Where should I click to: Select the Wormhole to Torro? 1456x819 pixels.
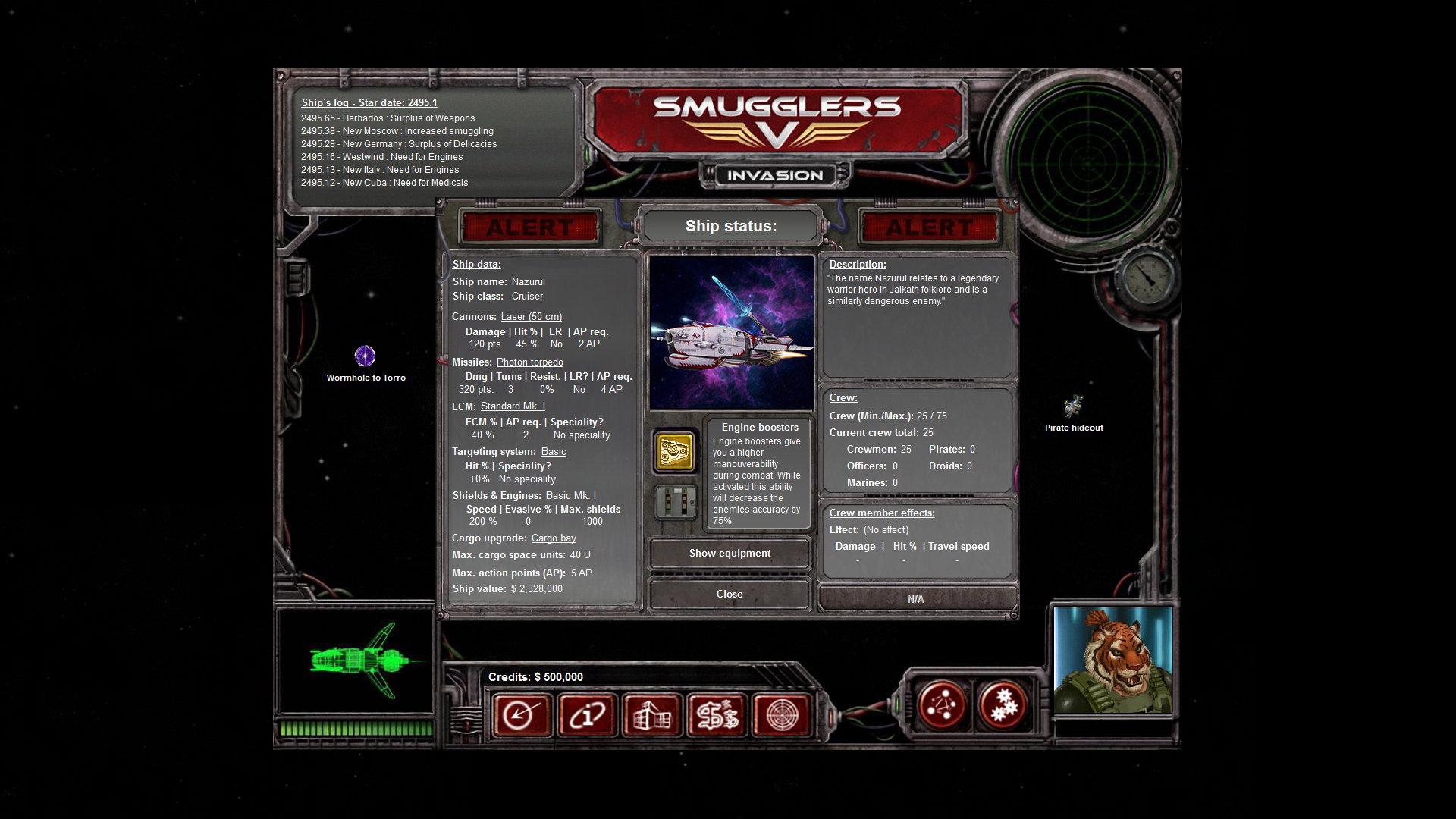(365, 356)
